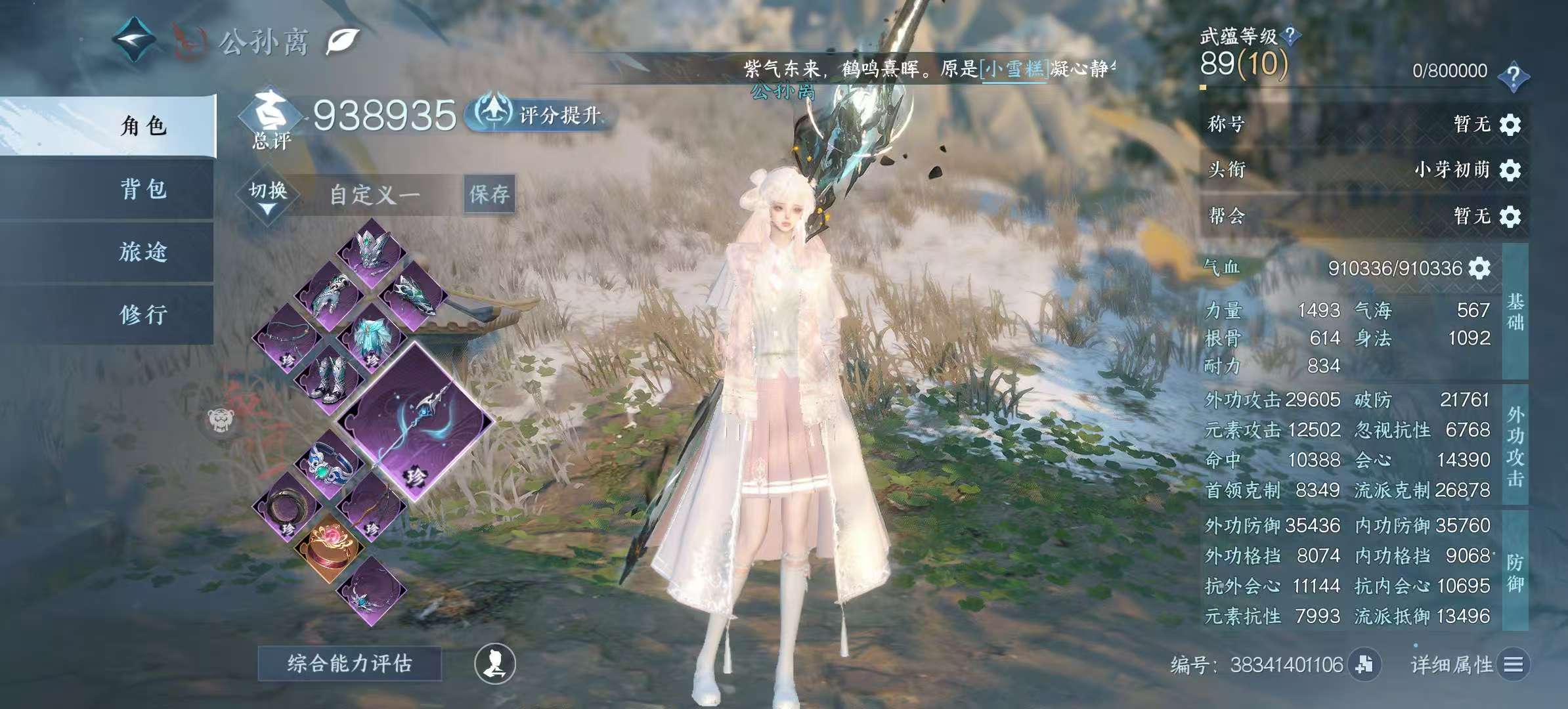Open the 头衔 settings gear
The image size is (1568, 709).
click(x=1510, y=171)
